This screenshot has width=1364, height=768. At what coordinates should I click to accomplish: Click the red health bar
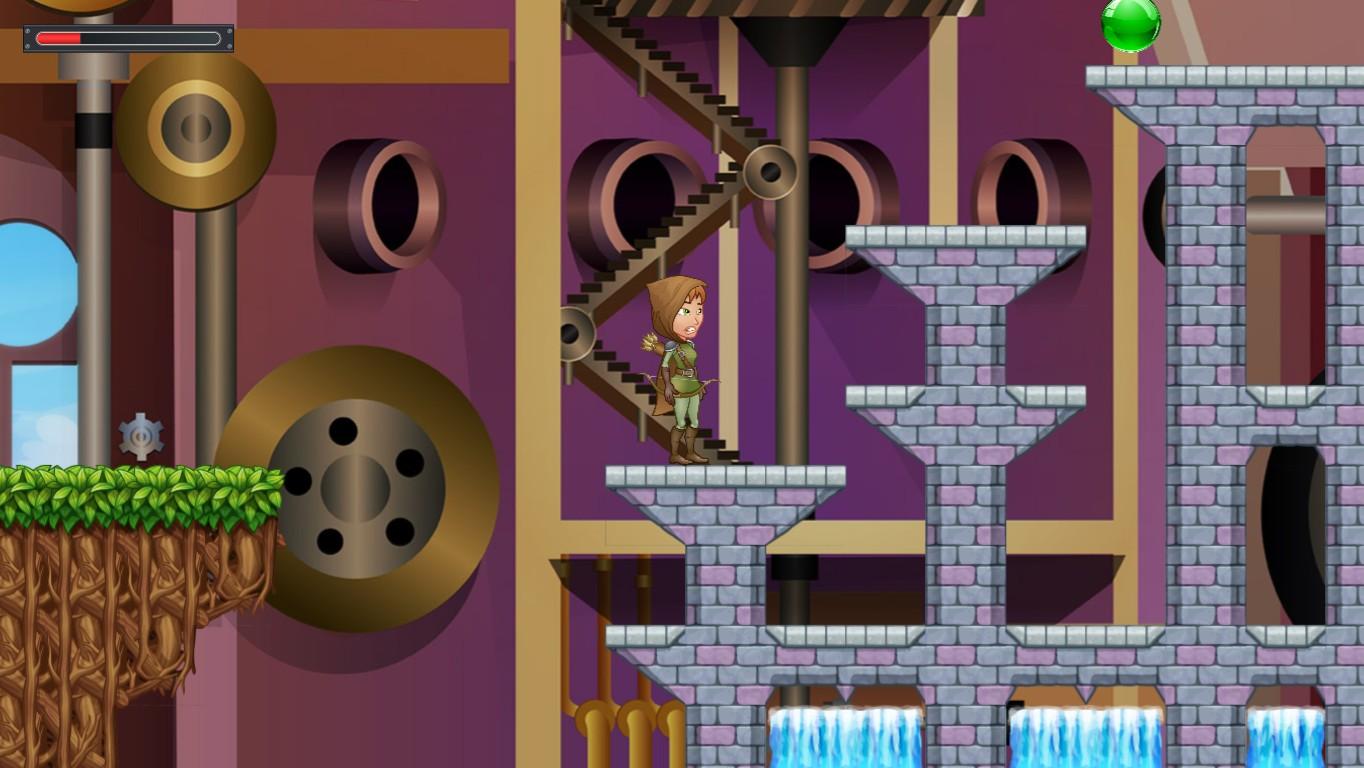pyautogui.click(x=60, y=38)
